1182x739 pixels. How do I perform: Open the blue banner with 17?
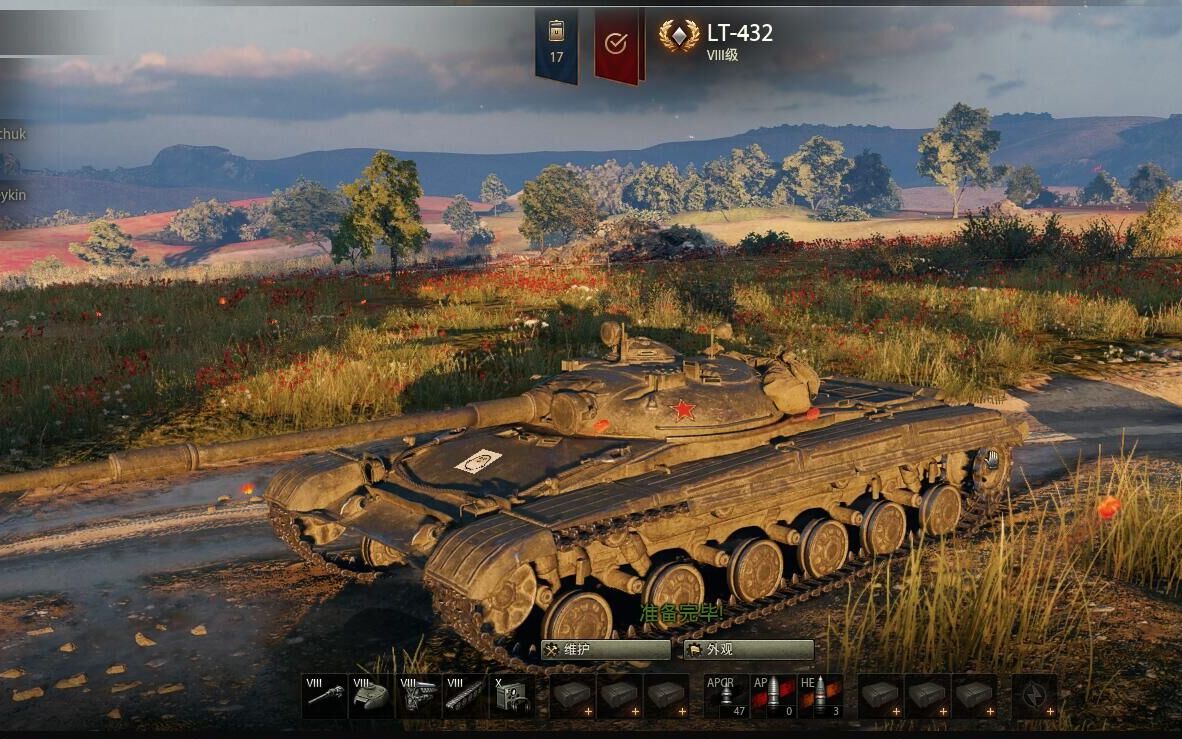pyautogui.click(x=556, y=44)
